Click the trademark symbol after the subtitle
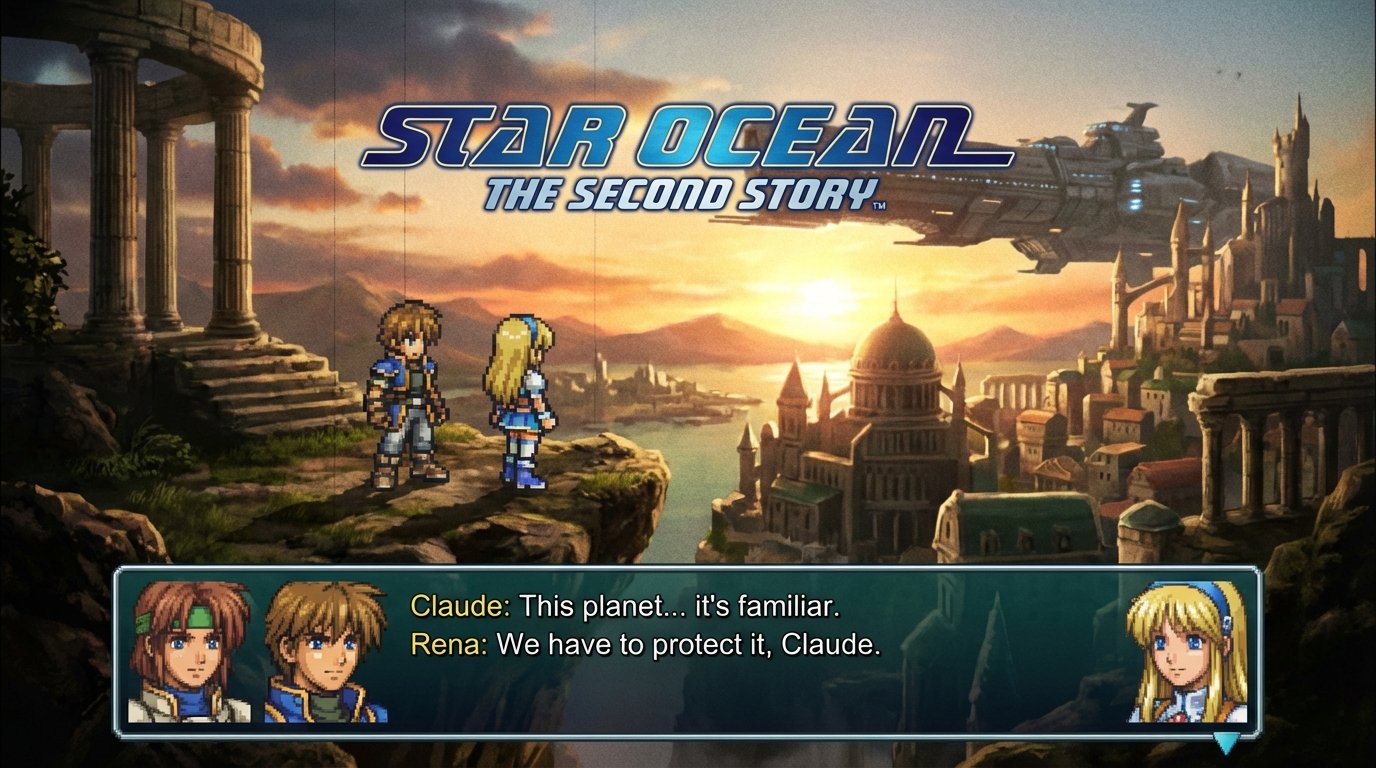1376x768 pixels. pyautogui.click(x=878, y=206)
